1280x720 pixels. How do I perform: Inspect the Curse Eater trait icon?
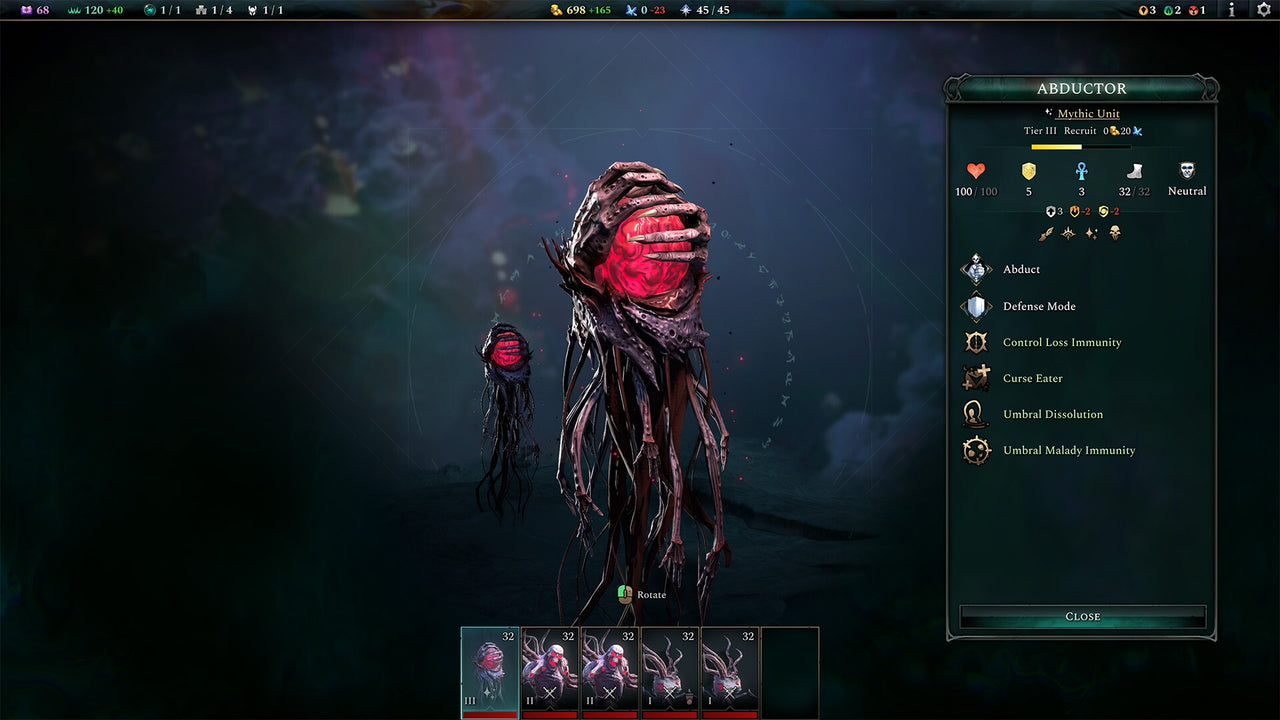pyautogui.click(x=975, y=378)
